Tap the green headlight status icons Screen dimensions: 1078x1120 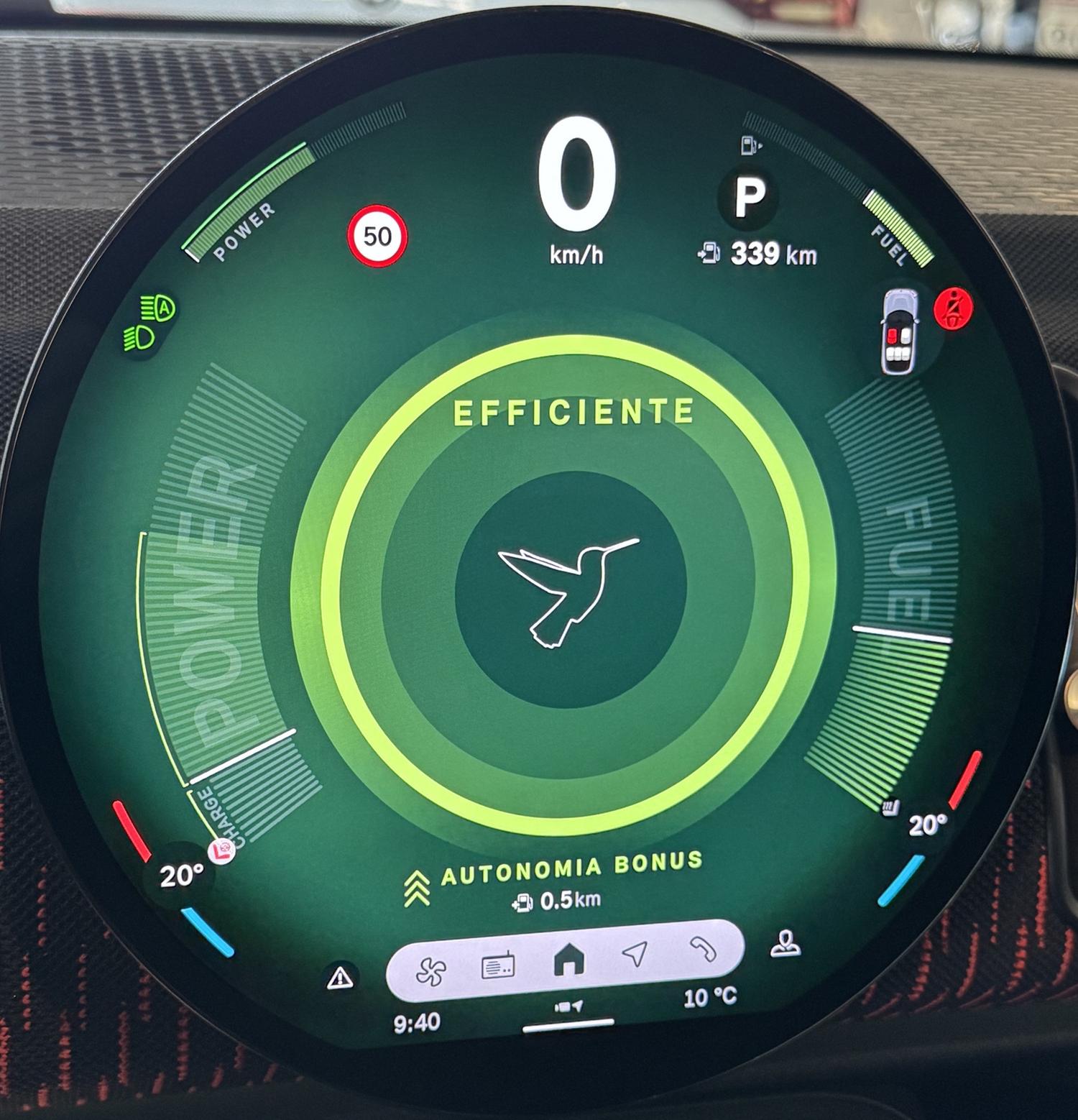(151, 323)
